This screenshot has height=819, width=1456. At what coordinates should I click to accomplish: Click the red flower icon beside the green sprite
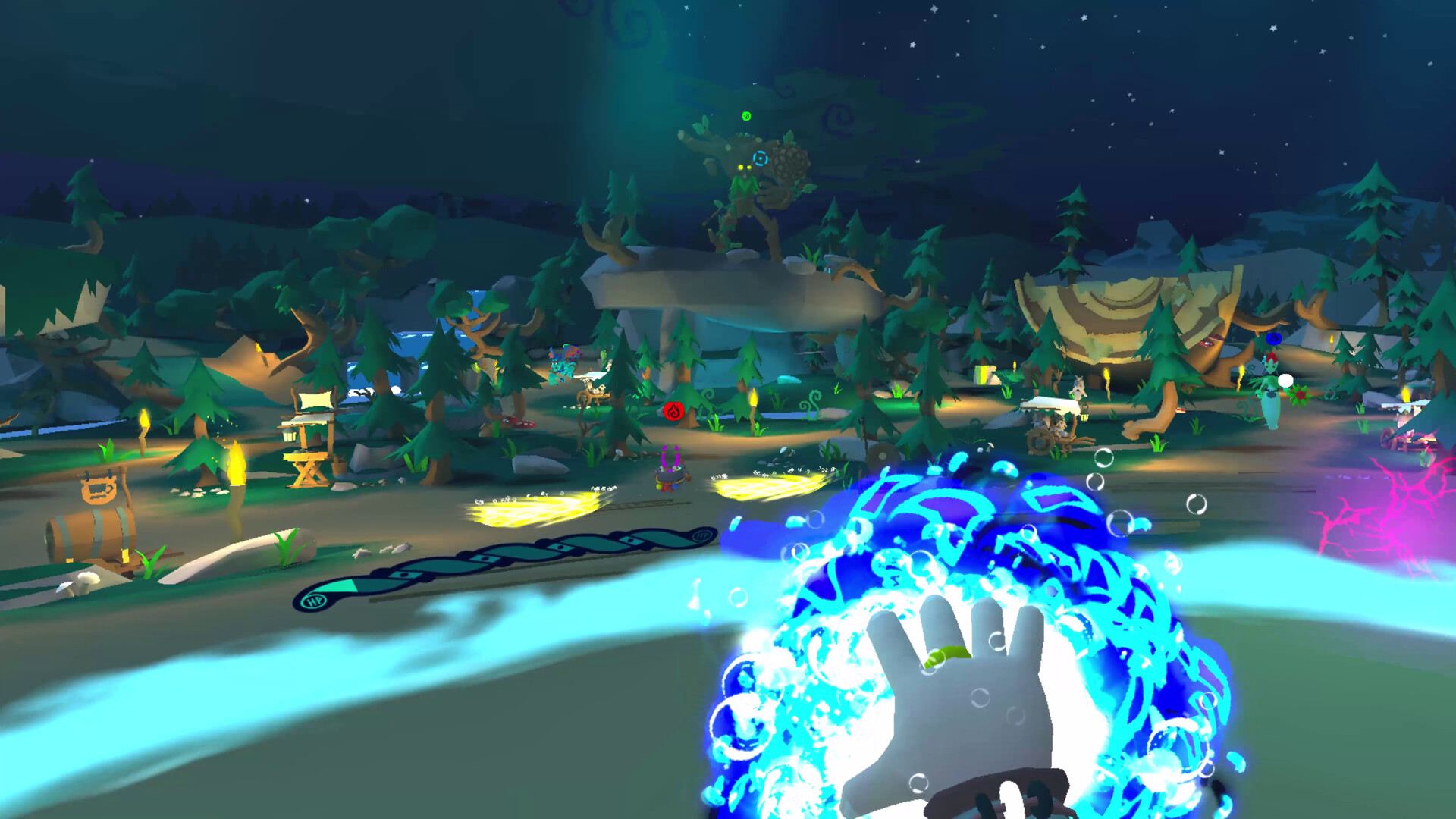(1299, 394)
